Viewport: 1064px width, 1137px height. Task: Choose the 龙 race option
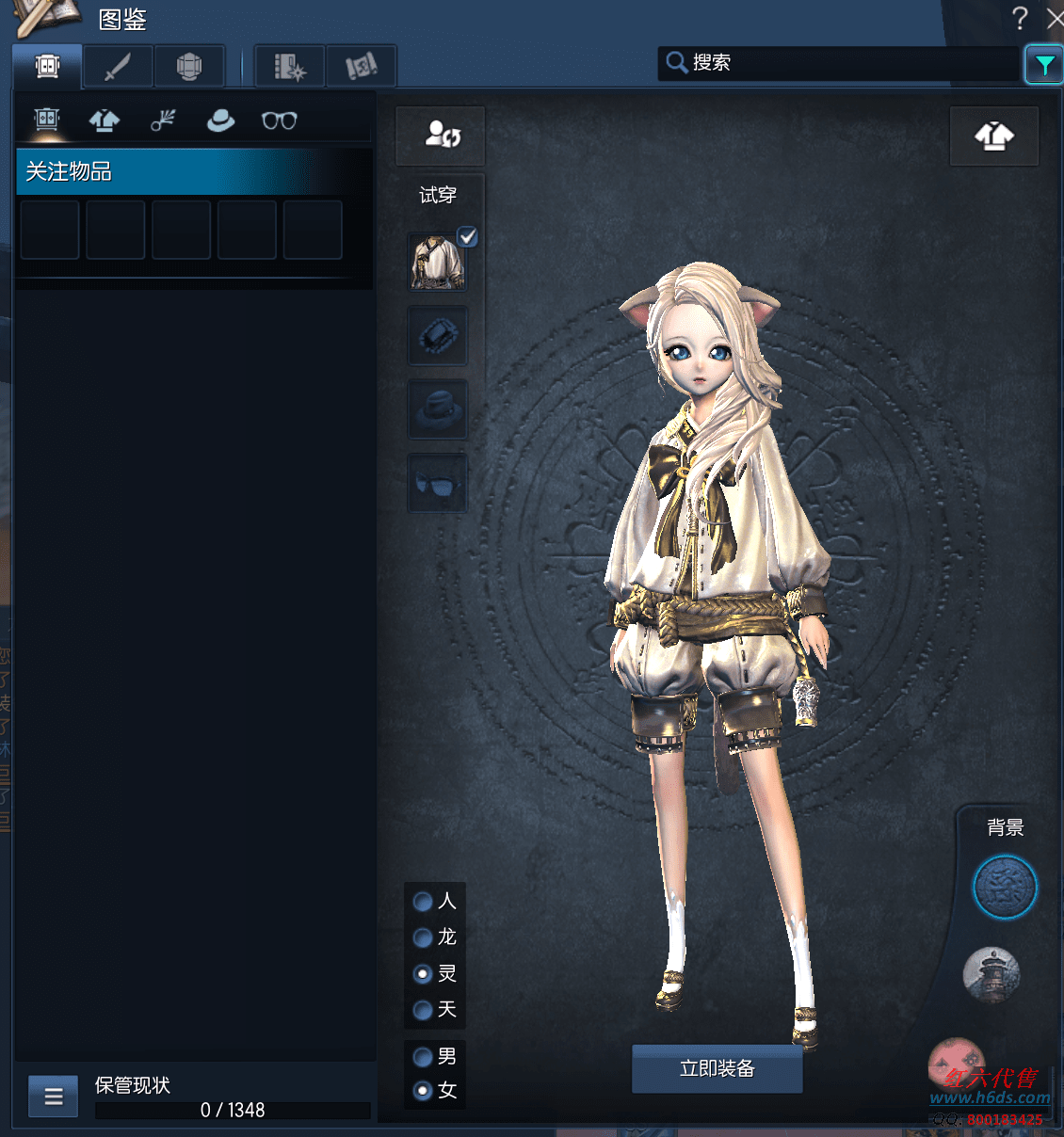424,937
